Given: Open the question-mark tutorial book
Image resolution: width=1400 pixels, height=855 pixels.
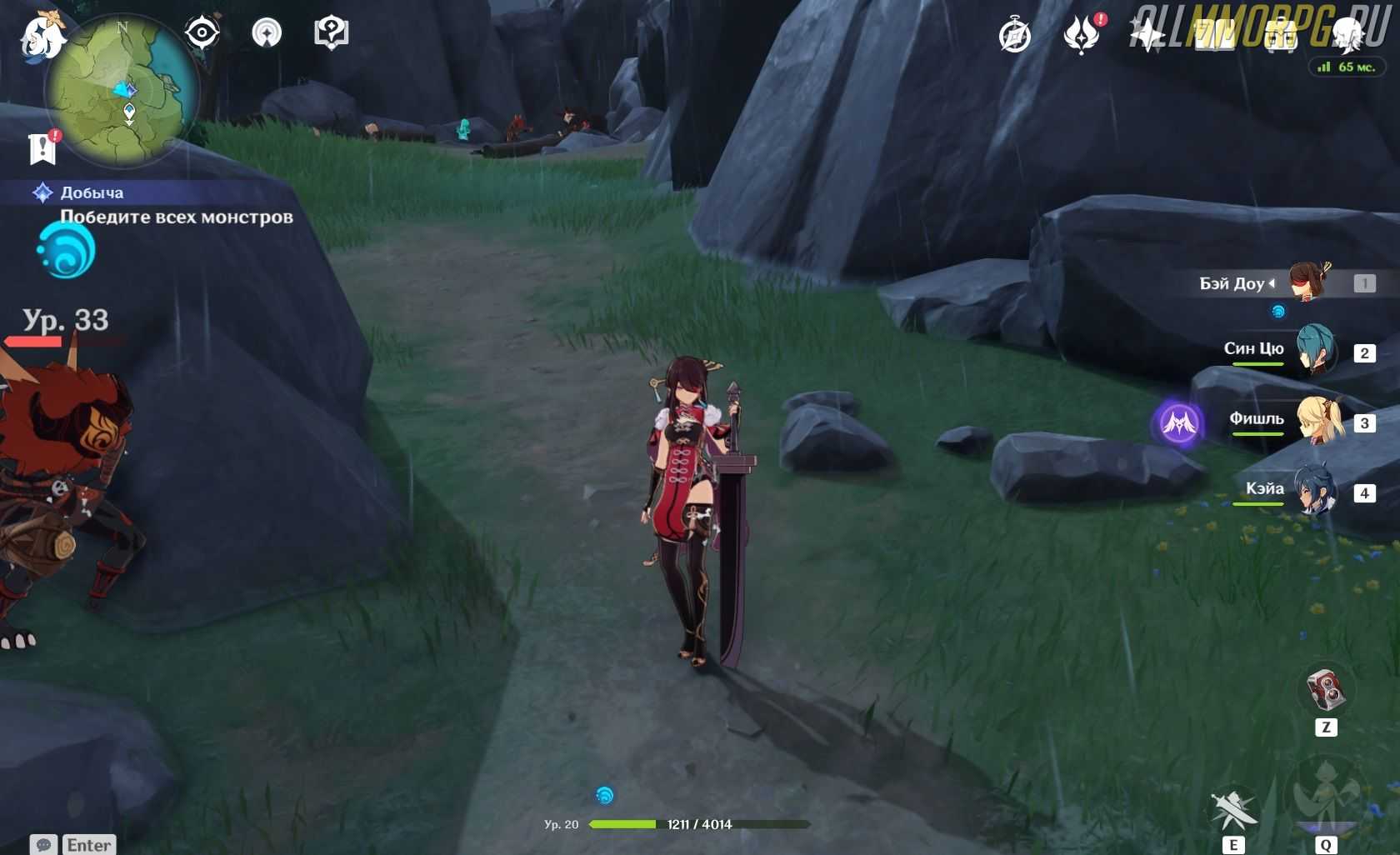Looking at the screenshot, I should pyautogui.click(x=331, y=33).
